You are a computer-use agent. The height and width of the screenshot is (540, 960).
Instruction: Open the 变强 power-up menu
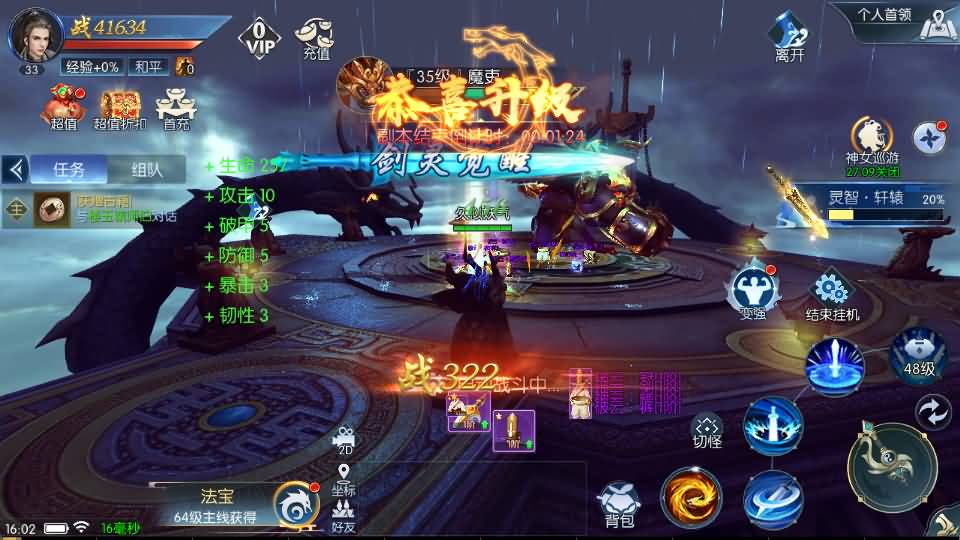(753, 292)
